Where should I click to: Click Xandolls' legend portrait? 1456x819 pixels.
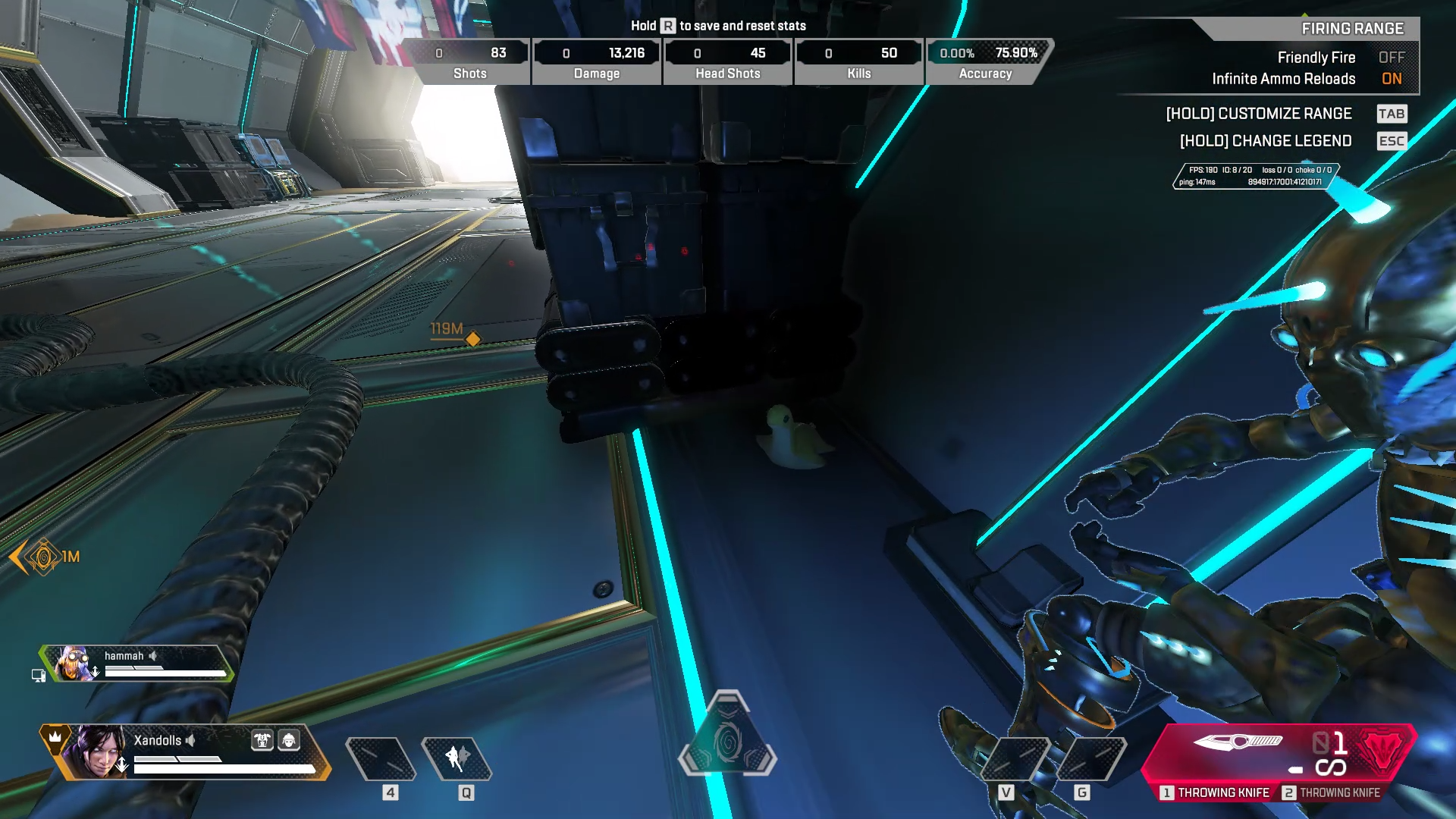(x=96, y=751)
